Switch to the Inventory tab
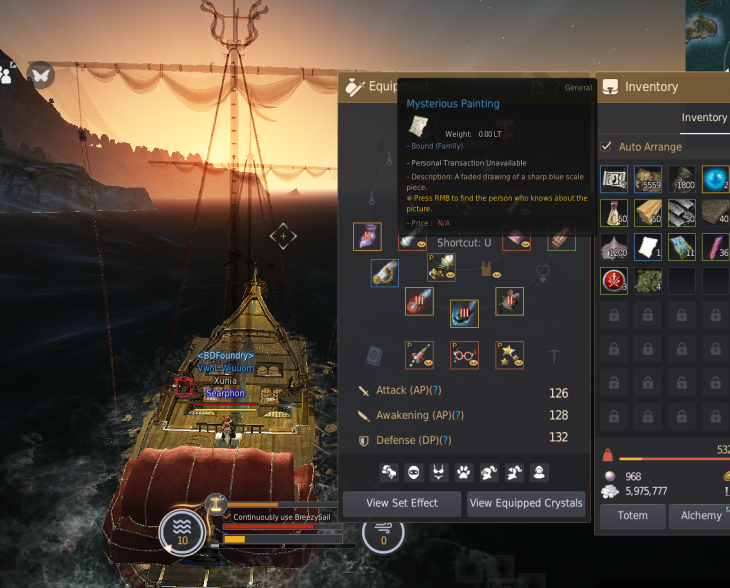Image resolution: width=730 pixels, height=588 pixels. tap(704, 117)
